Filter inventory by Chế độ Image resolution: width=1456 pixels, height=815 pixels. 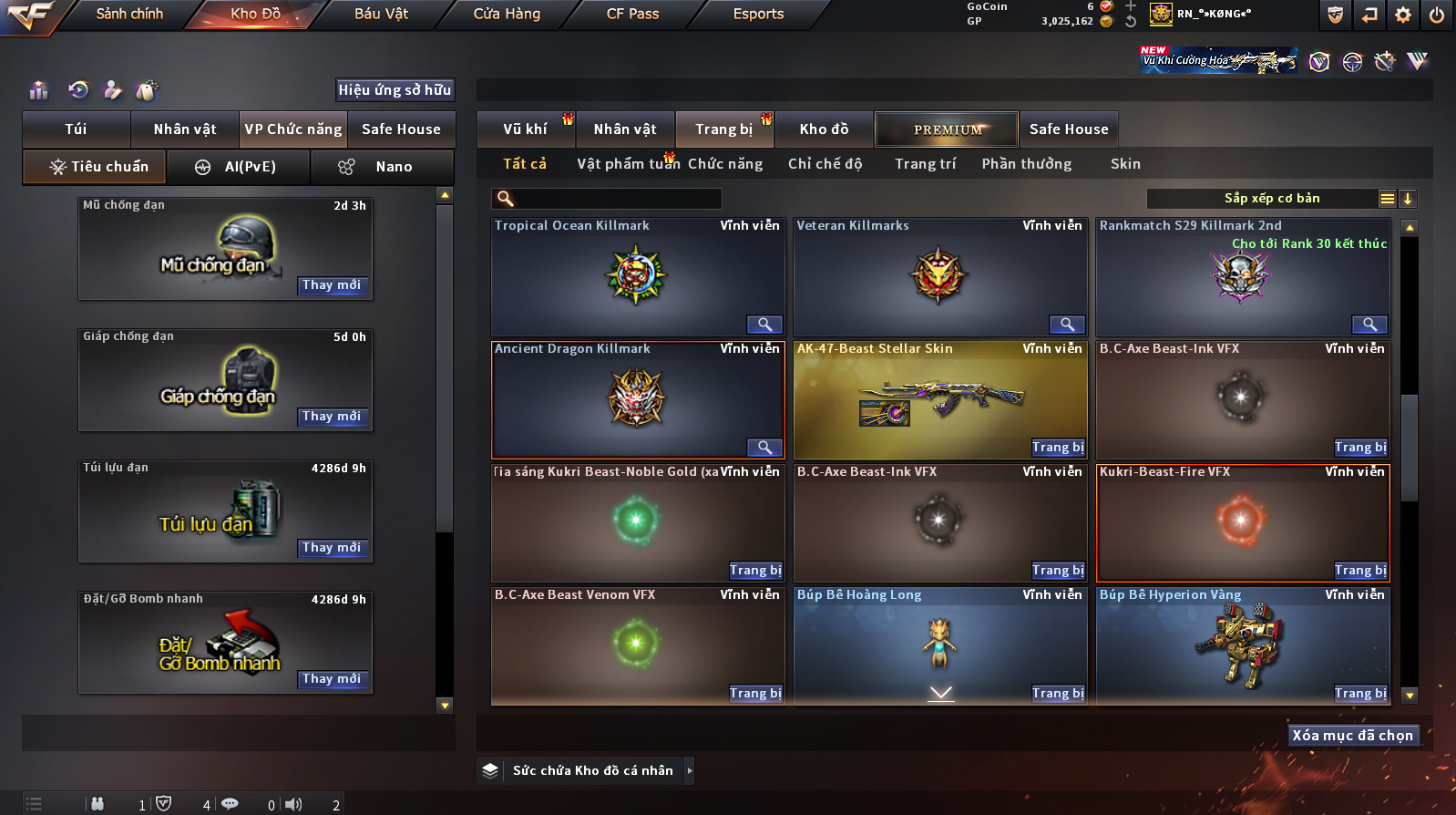(825, 164)
